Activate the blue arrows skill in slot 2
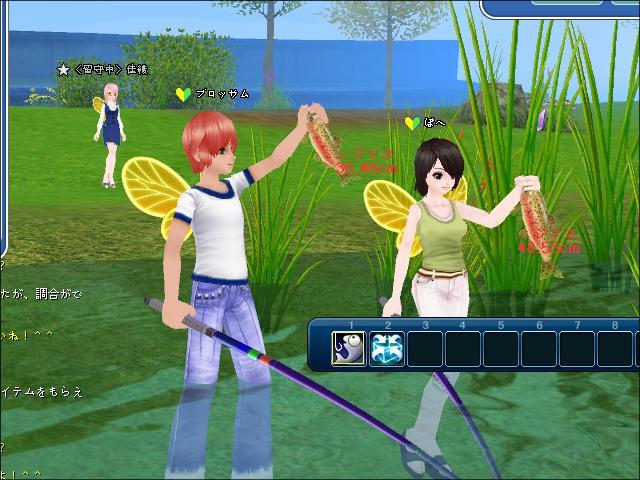Image resolution: width=640 pixels, height=480 pixels. [387, 349]
